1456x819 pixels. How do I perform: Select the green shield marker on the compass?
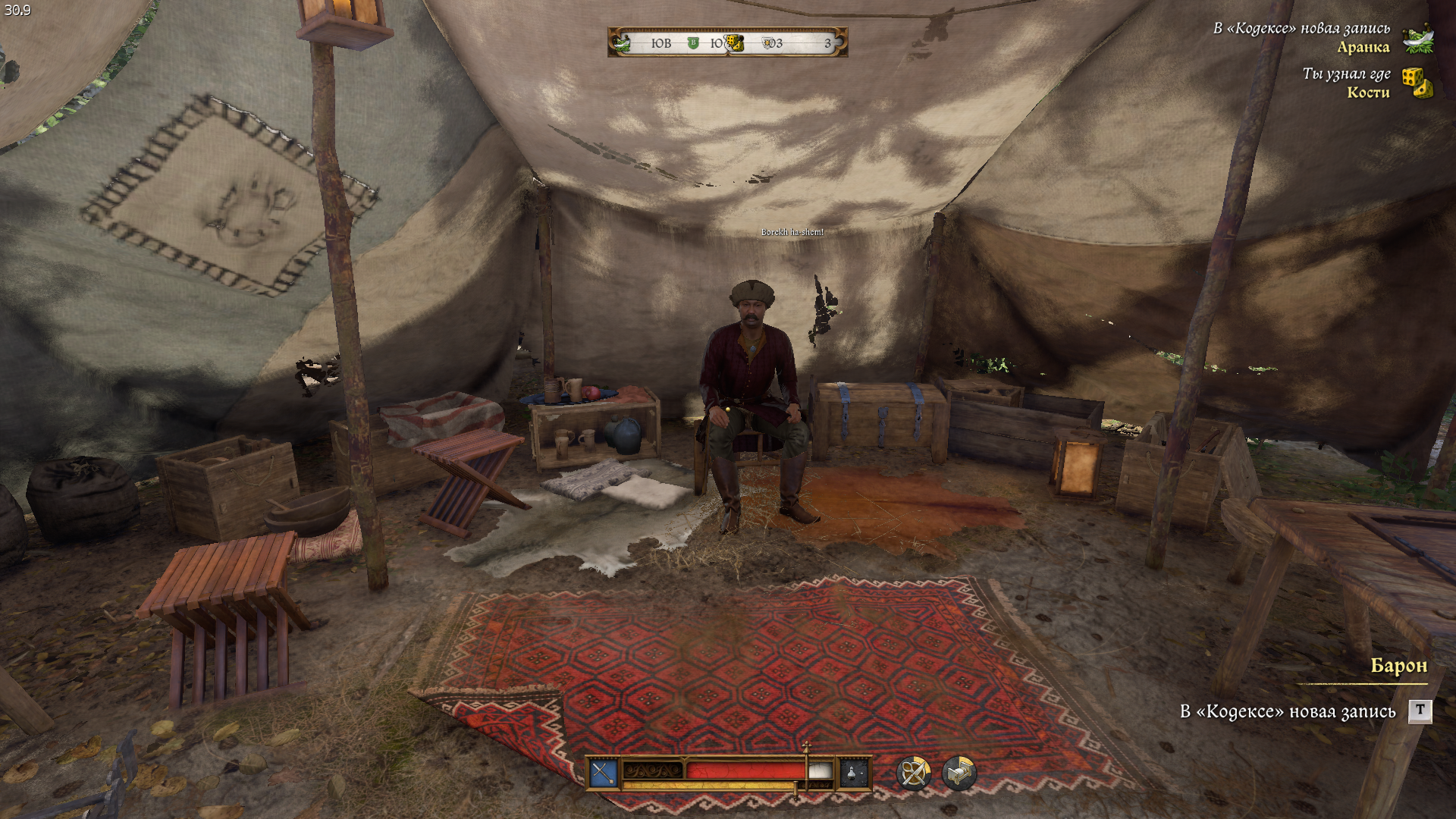tap(692, 43)
